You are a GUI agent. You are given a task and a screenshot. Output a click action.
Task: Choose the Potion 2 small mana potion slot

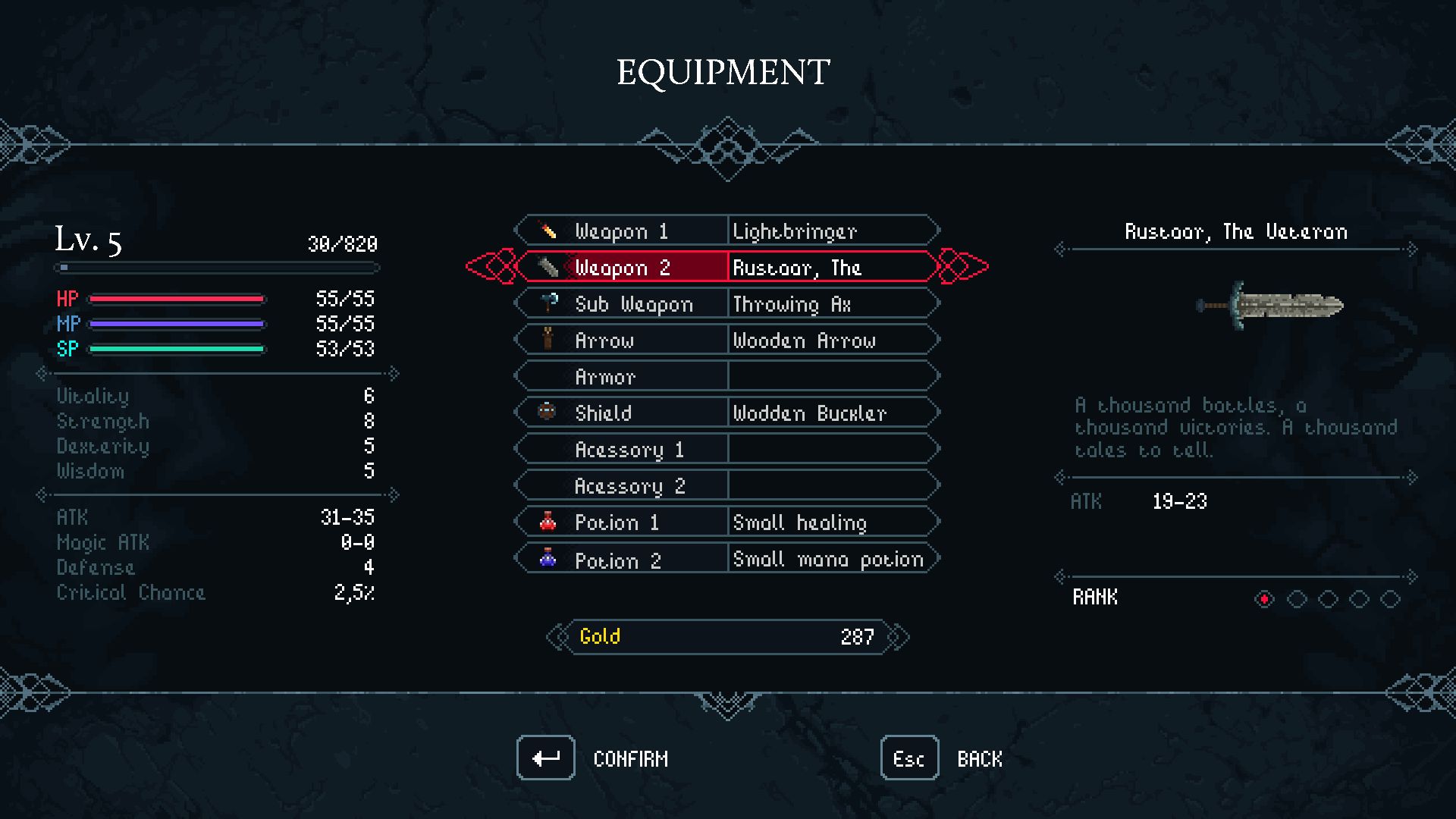(726, 559)
